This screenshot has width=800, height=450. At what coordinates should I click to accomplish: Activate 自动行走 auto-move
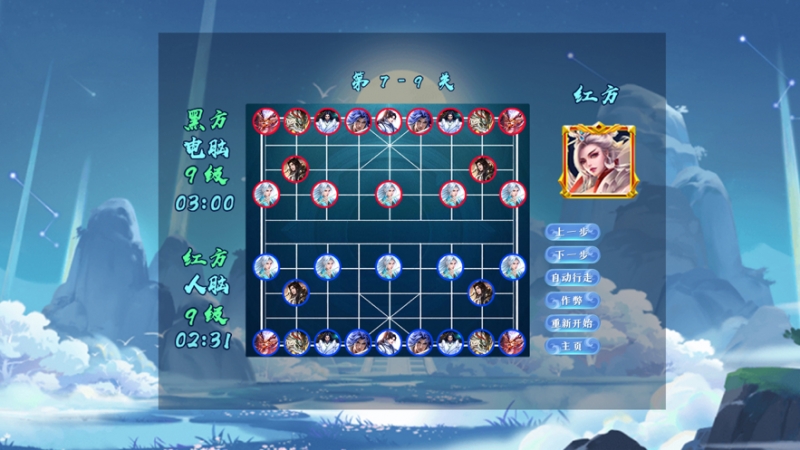click(572, 277)
